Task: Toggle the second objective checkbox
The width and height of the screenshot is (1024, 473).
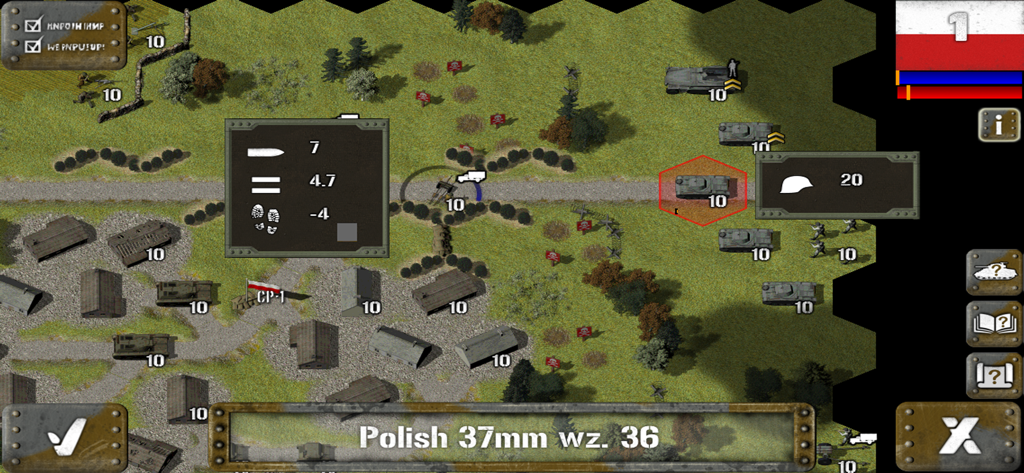Action: [x=32, y=45]
